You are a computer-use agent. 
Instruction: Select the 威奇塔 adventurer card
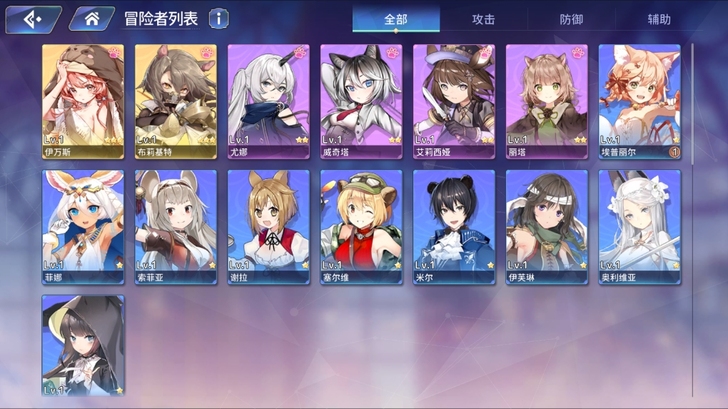click(361, 100)
